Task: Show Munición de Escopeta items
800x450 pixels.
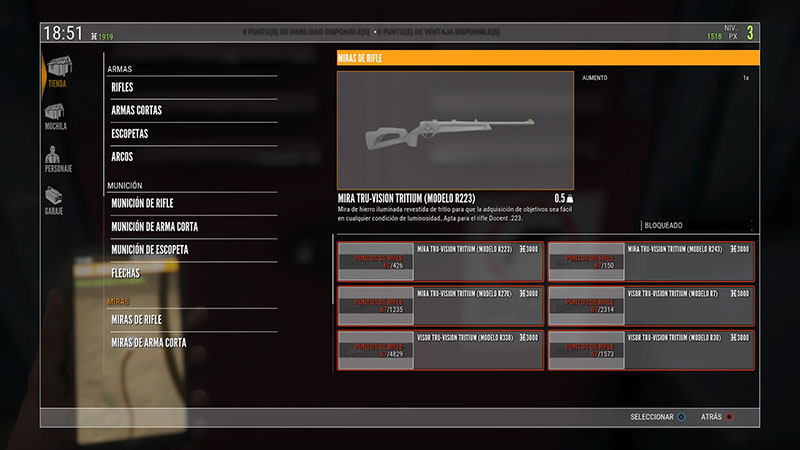Action: [192, 250]
